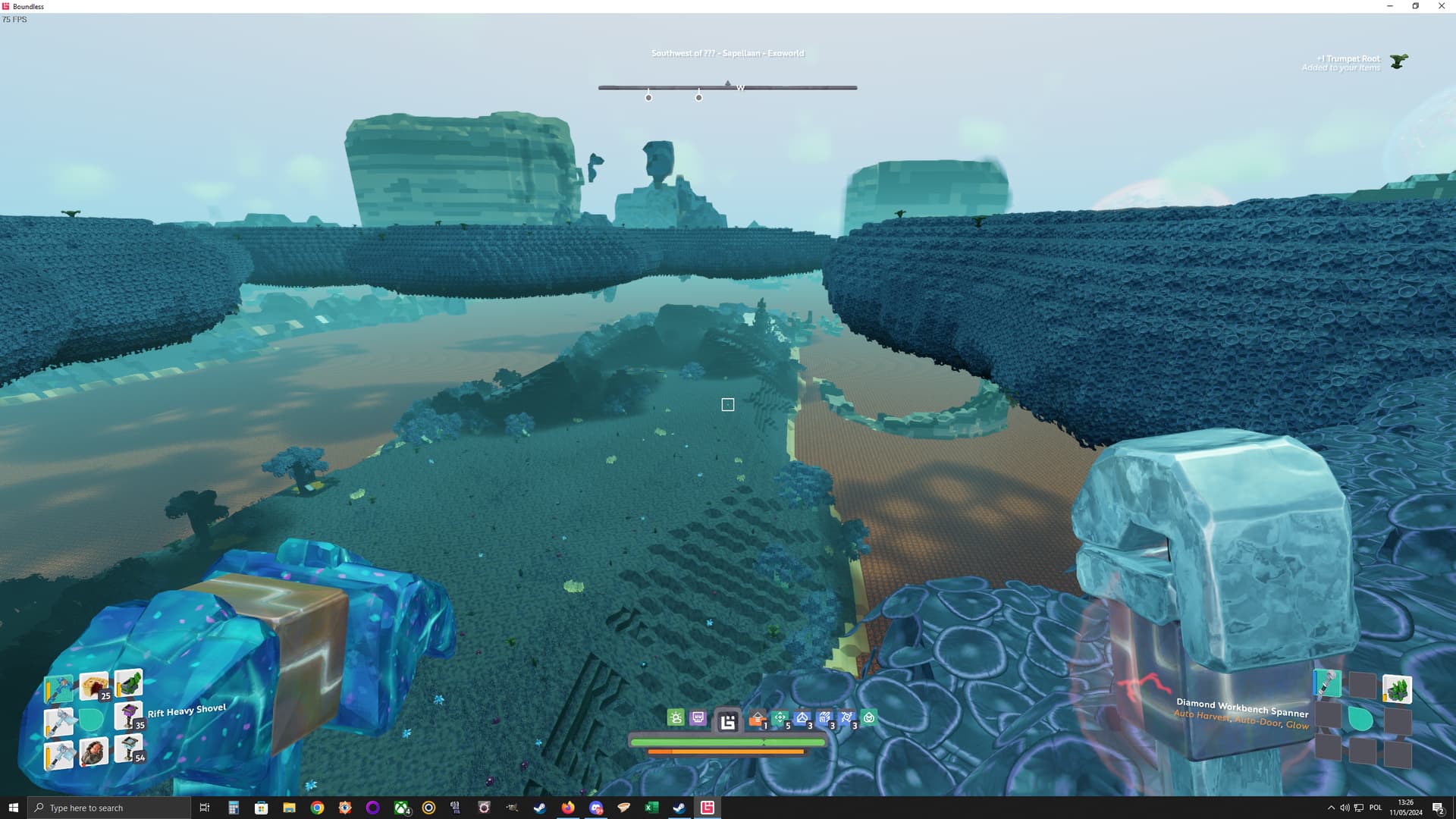Choose the green item slot beside the pie
Viewport: 1456px width, 819px height.
click(129, 682)
